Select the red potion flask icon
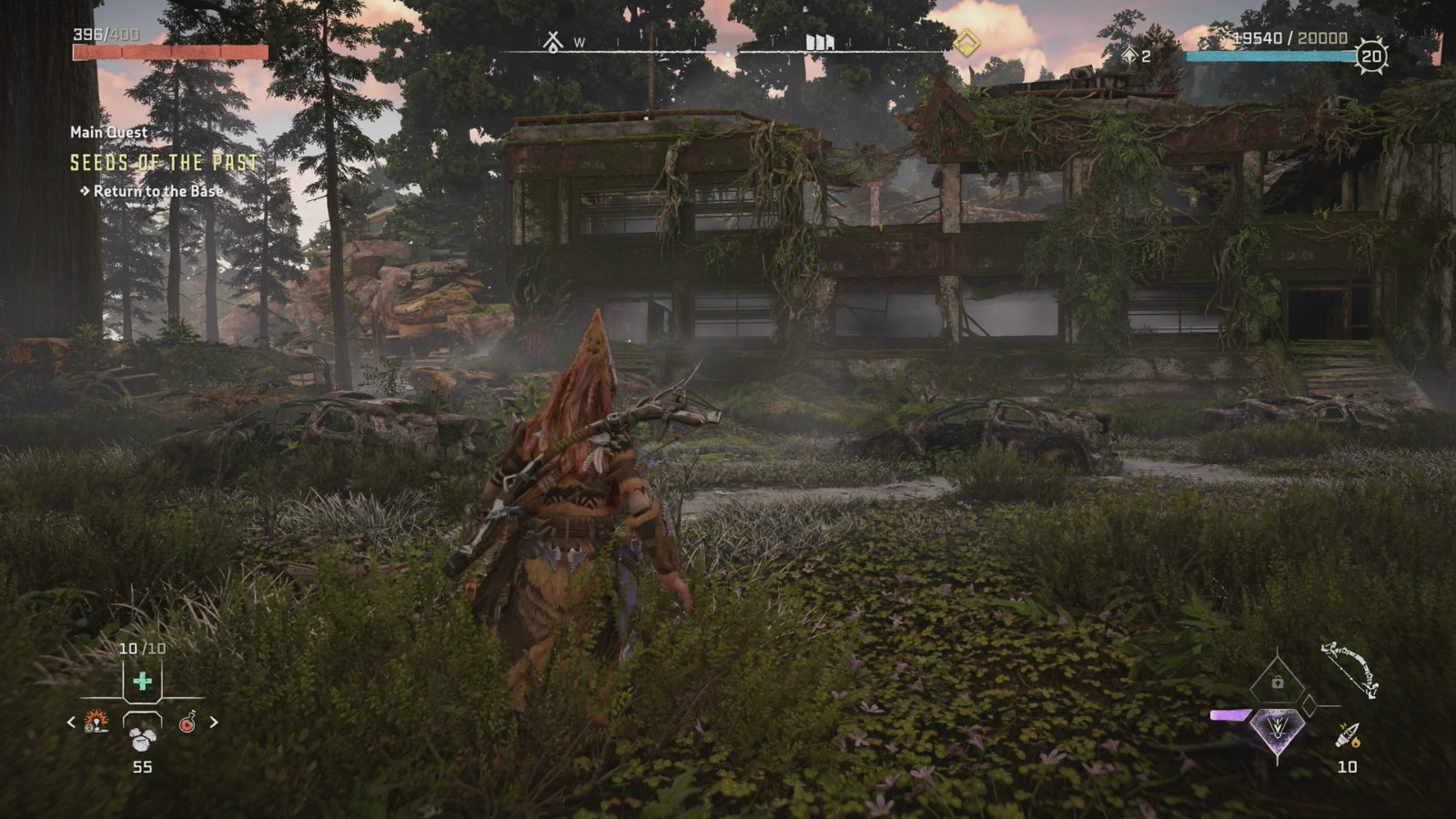1456x819 pixels. [187, 723]
